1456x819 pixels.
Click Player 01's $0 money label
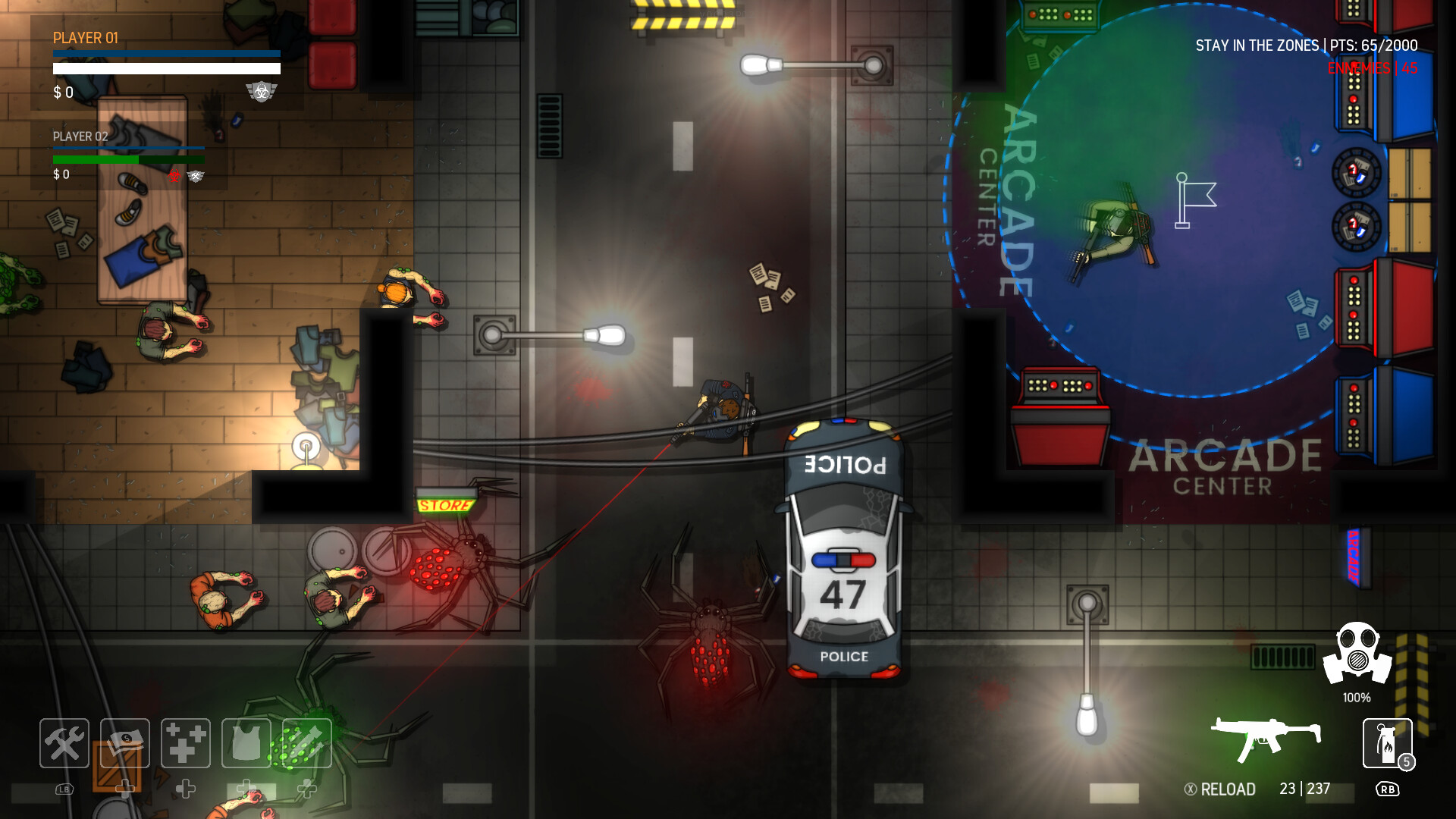click(x=62, y=93)
